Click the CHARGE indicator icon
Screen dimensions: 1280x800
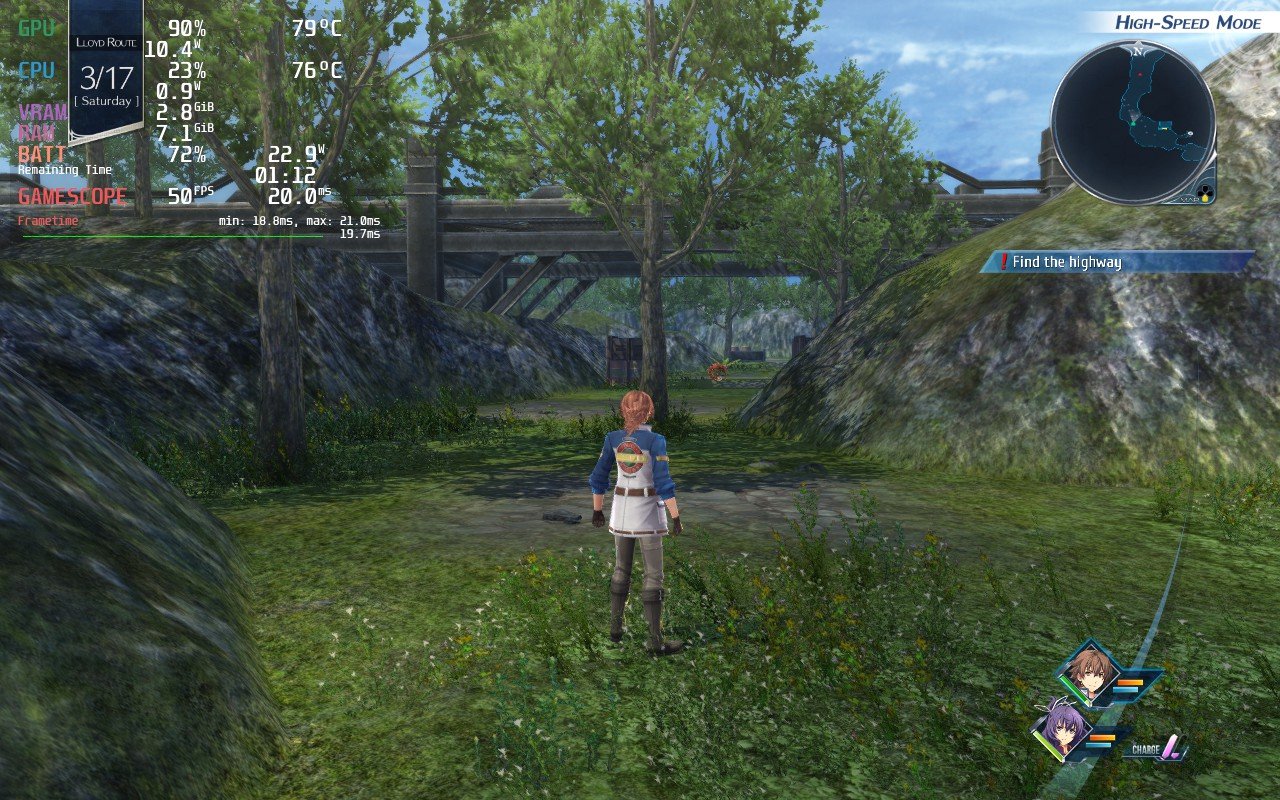point(1172,746)
